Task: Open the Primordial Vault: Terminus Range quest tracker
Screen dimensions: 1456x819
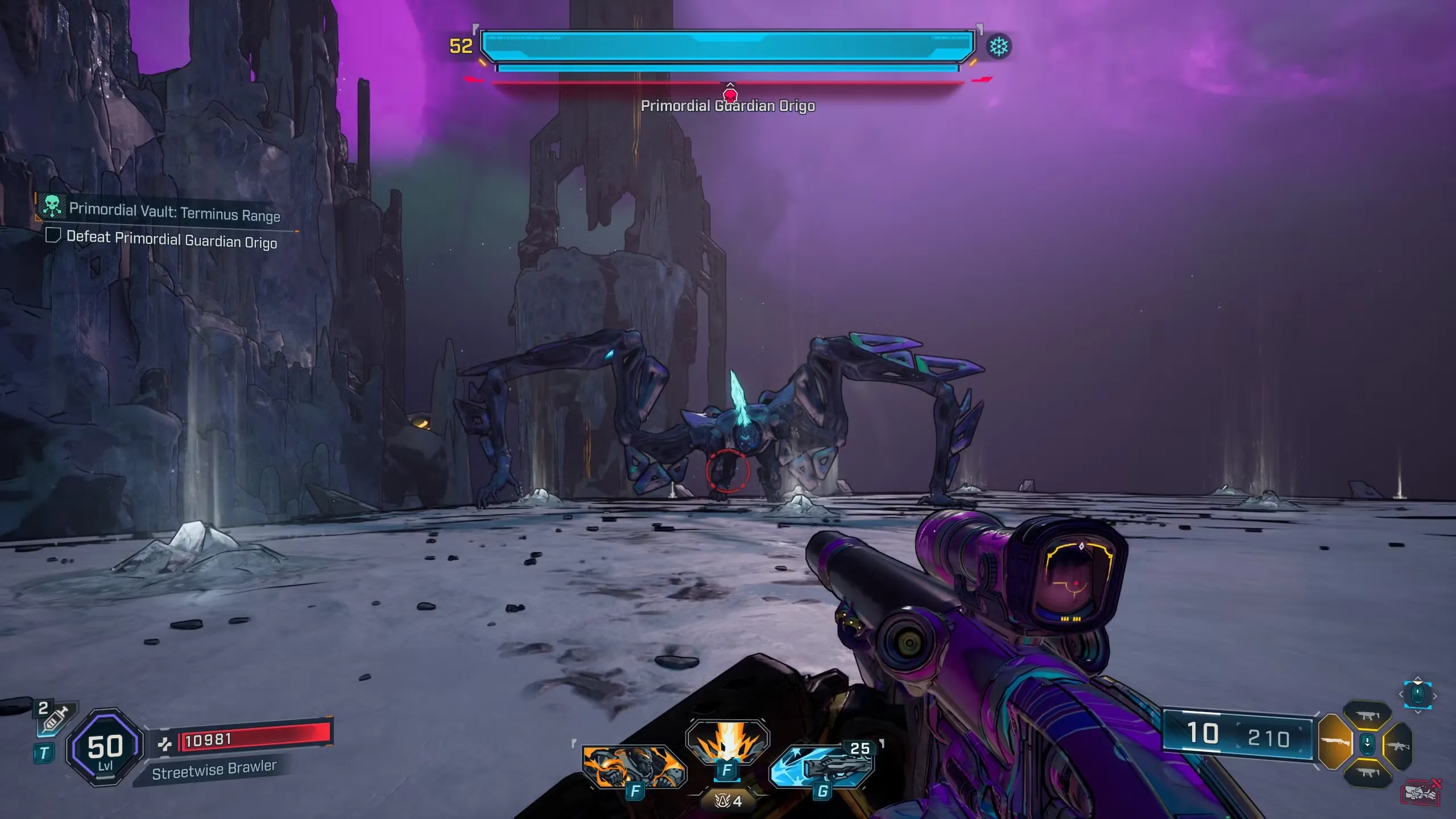Action: pos(174,212)
